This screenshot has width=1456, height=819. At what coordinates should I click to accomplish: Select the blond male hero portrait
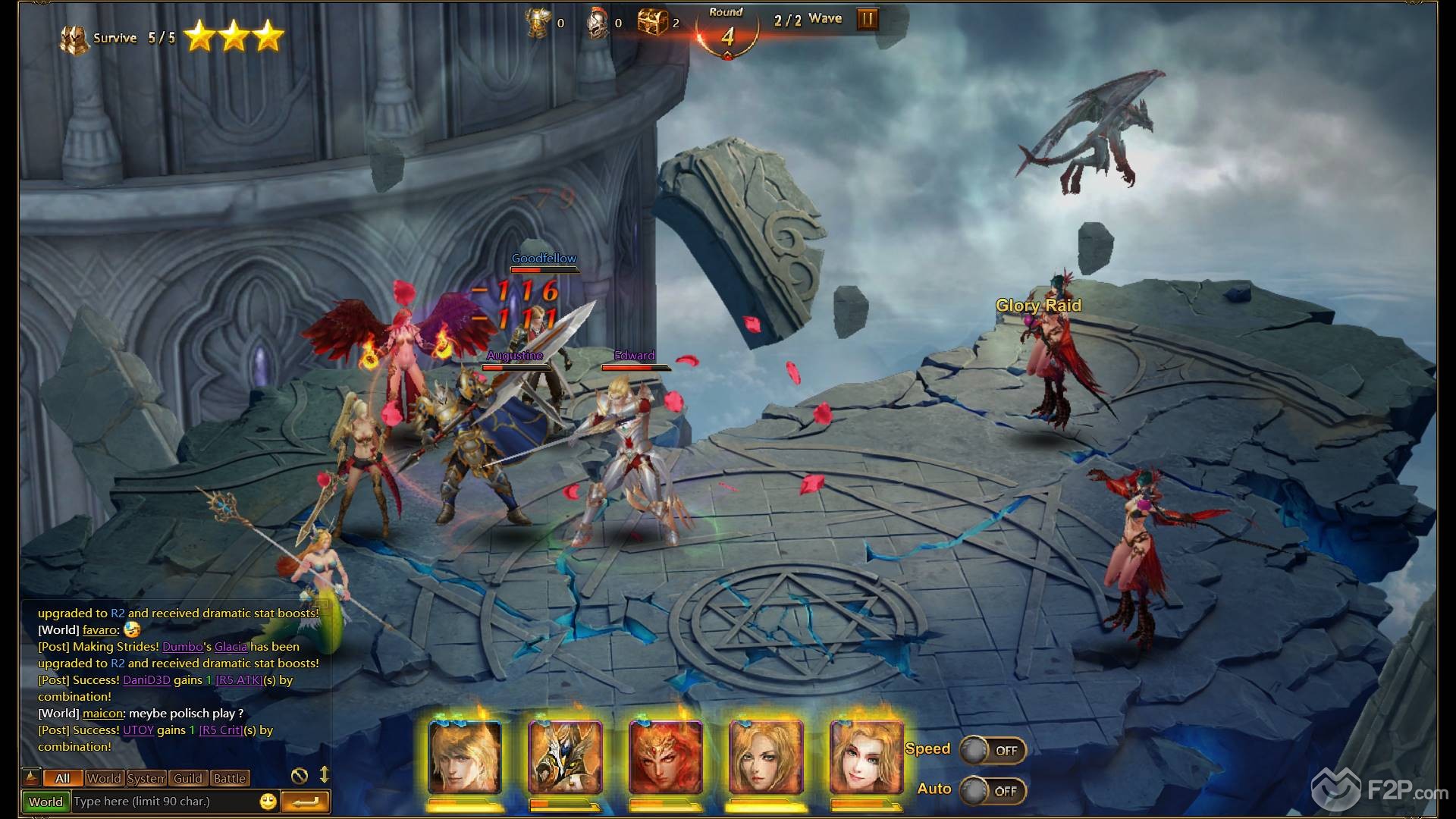point(464,757)
